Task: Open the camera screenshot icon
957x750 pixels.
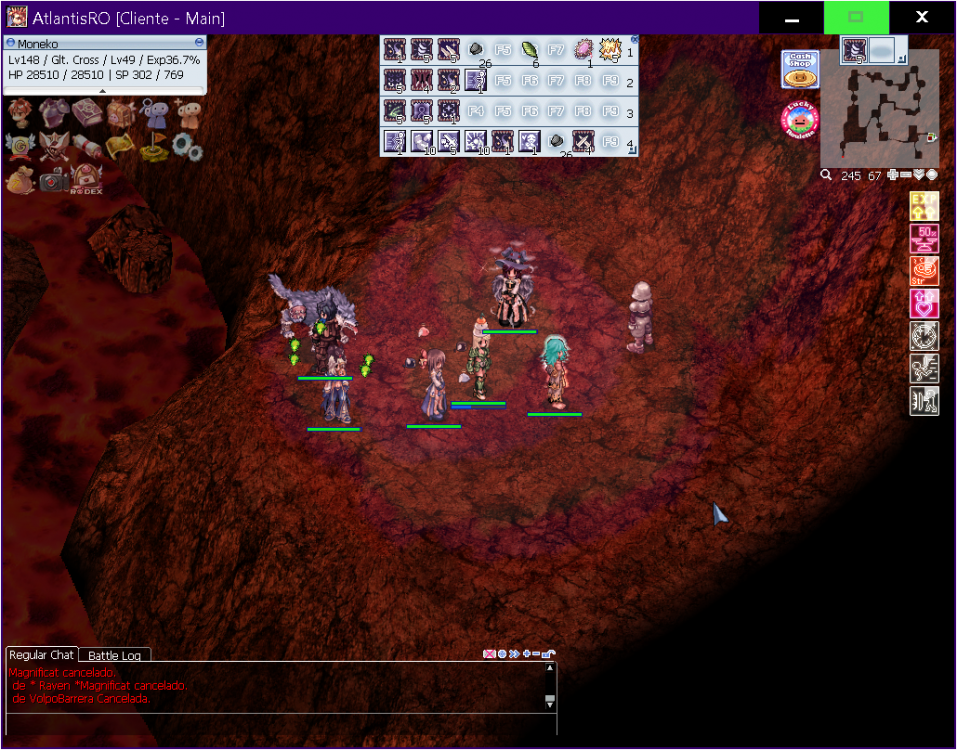Action: coord(54,179)
